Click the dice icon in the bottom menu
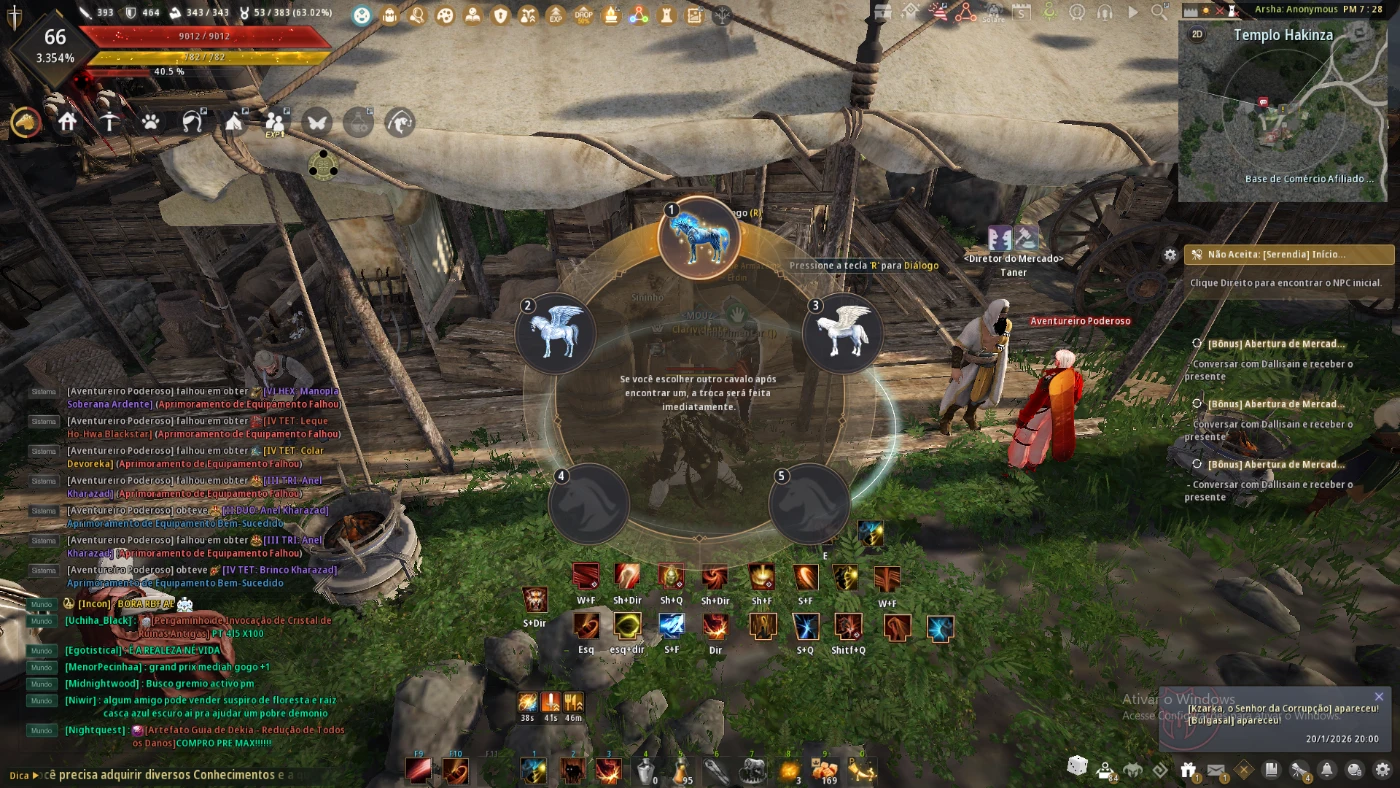The image size is (1400, 788). point(1077,766)
